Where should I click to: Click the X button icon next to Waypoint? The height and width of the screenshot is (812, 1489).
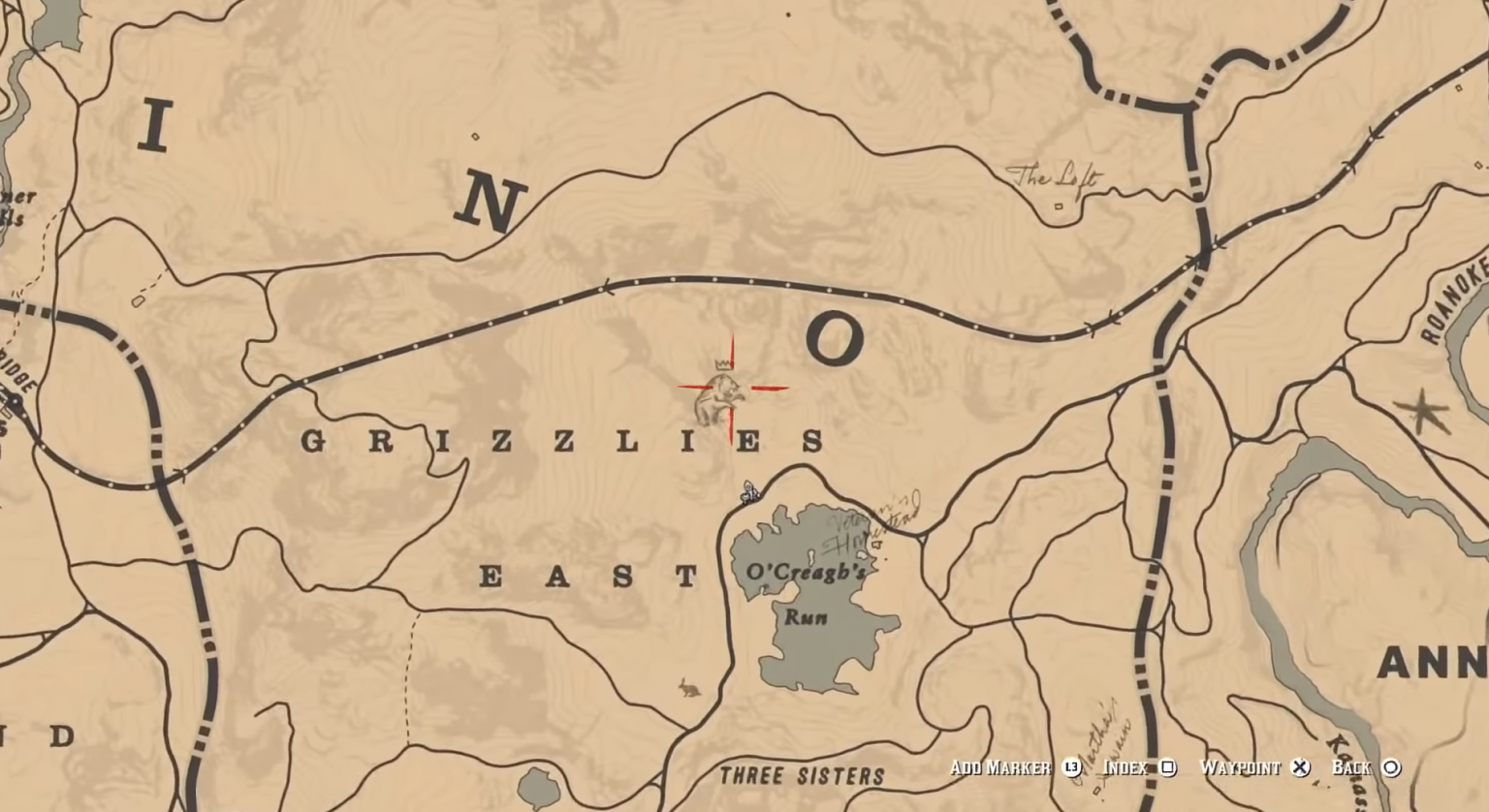(1299, 767)
